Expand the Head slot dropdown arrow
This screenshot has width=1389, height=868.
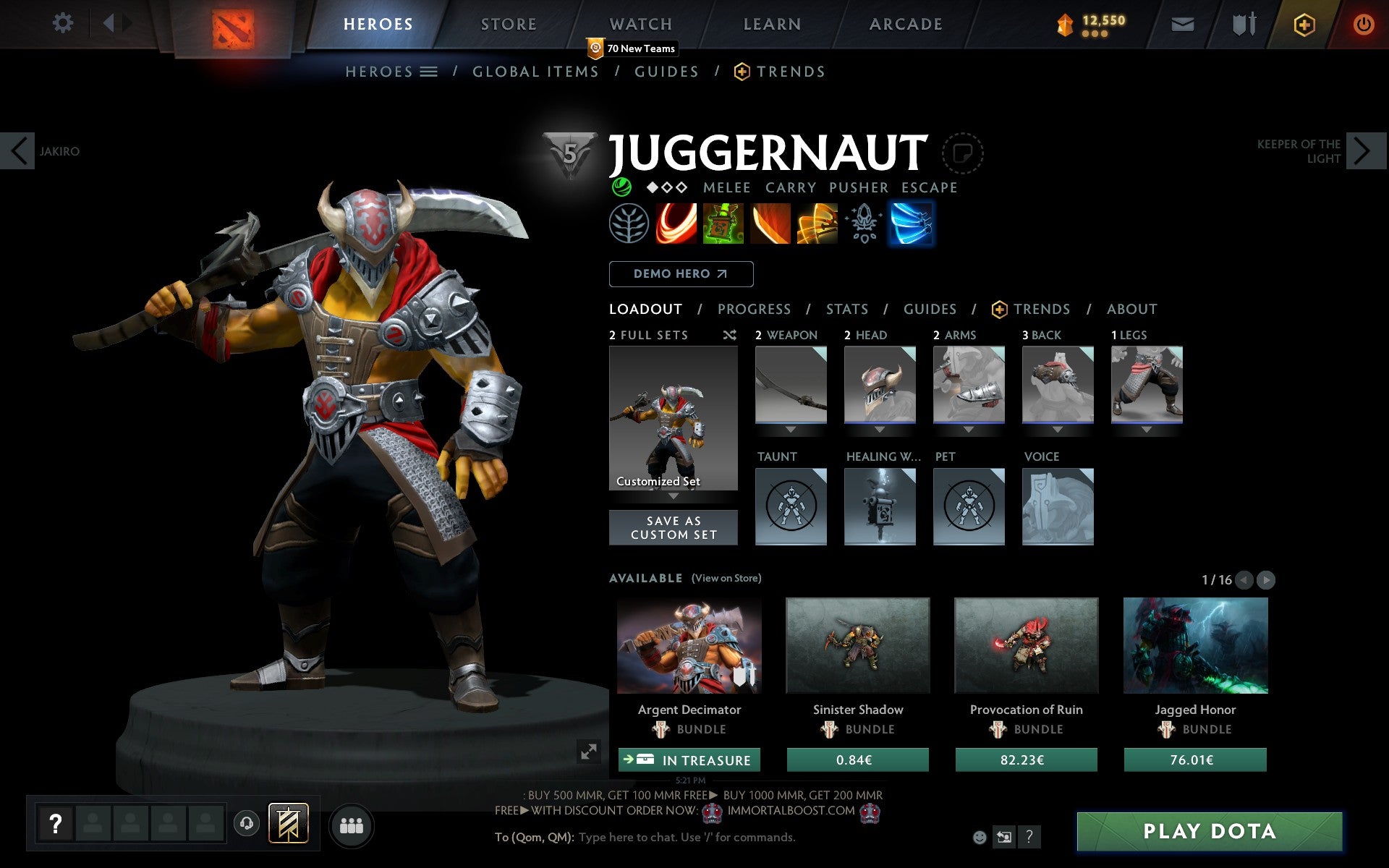pyautogui.click(x=880, y=428)
